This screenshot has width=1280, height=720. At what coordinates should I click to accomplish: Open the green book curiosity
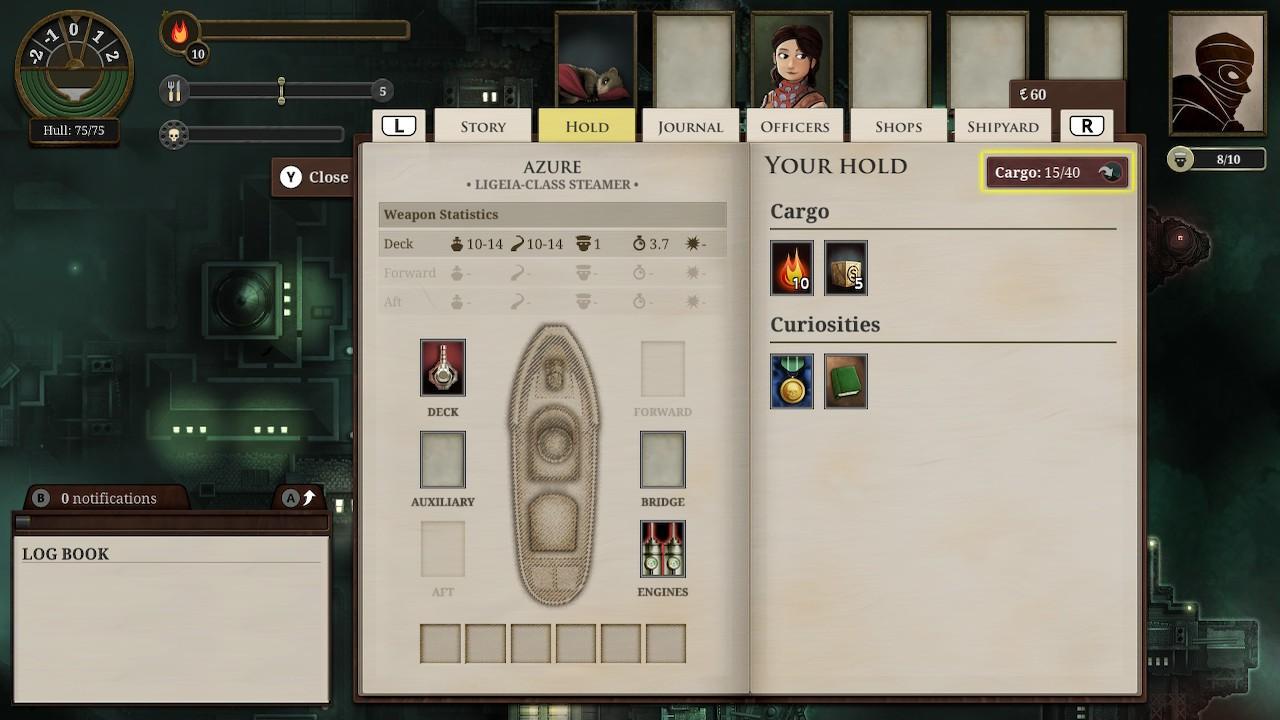click(x=845, y=381)
